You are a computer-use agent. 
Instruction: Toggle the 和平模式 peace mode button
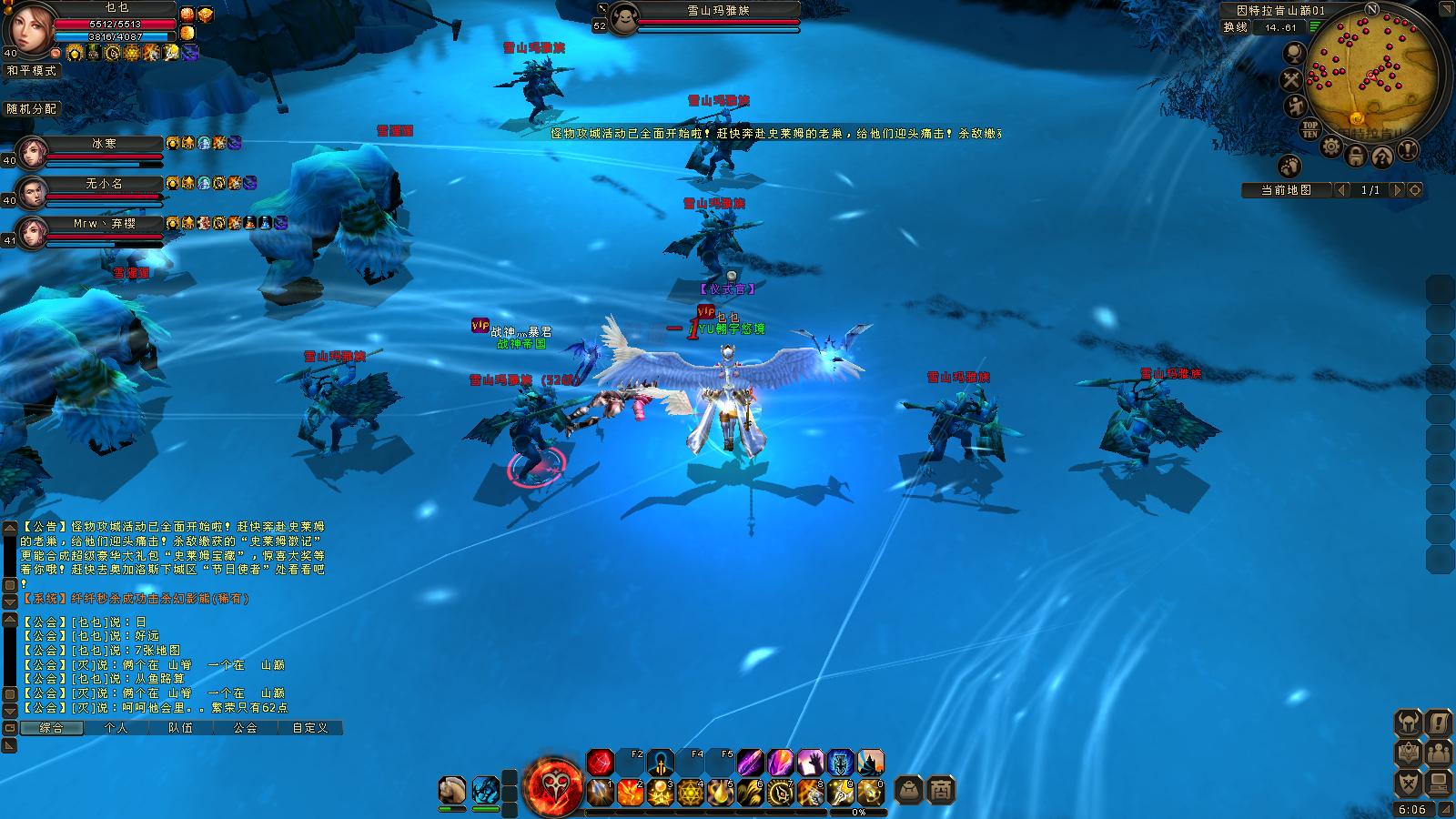point(32,70)
